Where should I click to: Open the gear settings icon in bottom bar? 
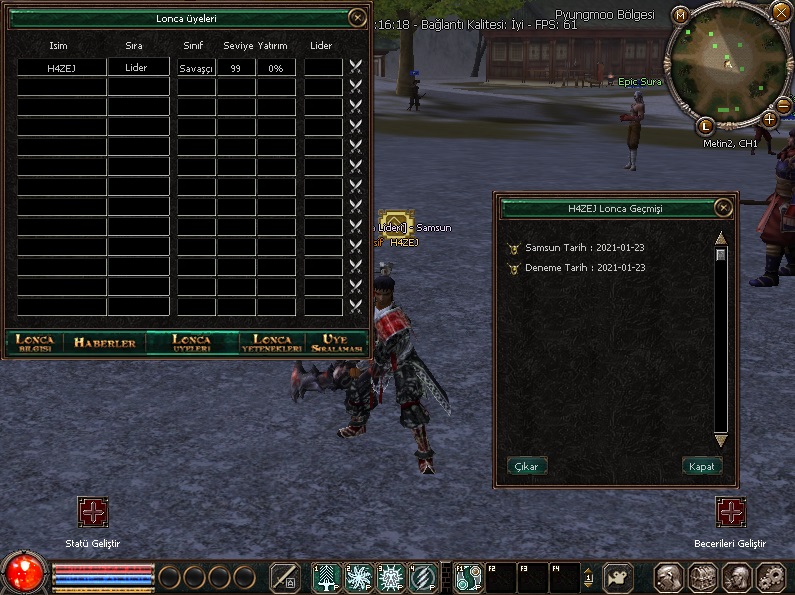tap(770, 577)
